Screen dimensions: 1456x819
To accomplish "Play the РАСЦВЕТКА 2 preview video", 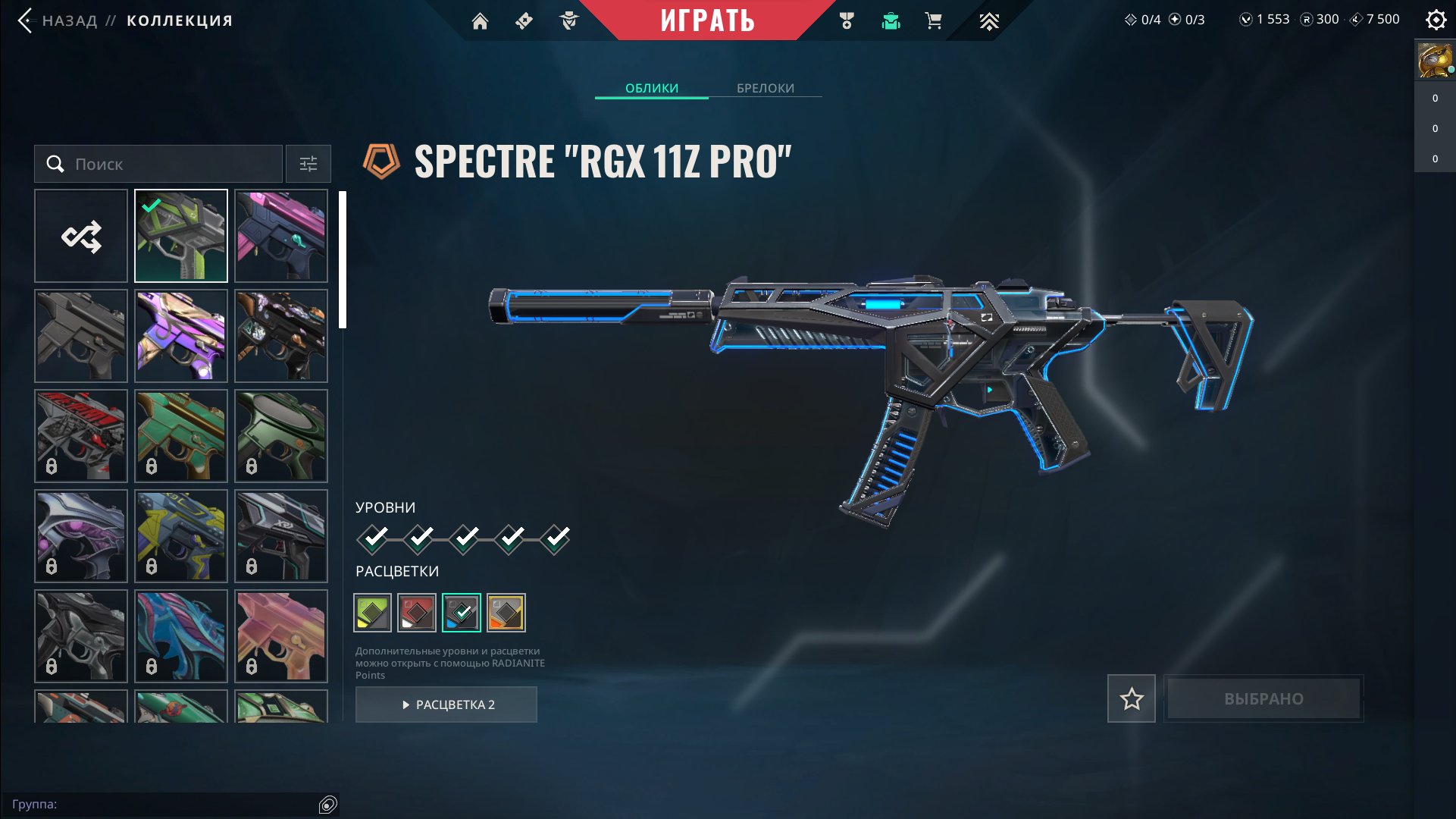I will (446, 704).
